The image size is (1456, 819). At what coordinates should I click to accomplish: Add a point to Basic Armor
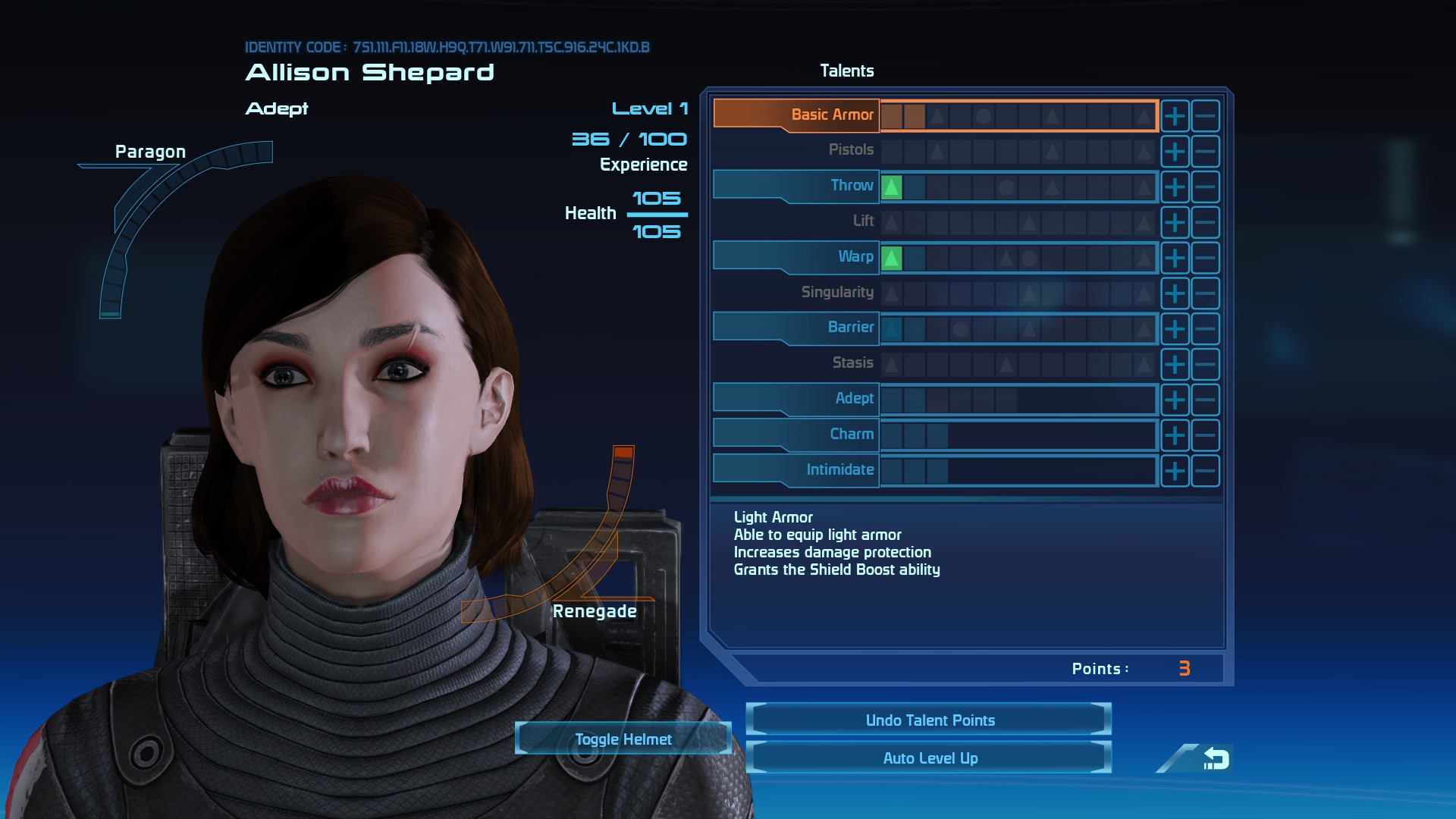point(1175,116)
